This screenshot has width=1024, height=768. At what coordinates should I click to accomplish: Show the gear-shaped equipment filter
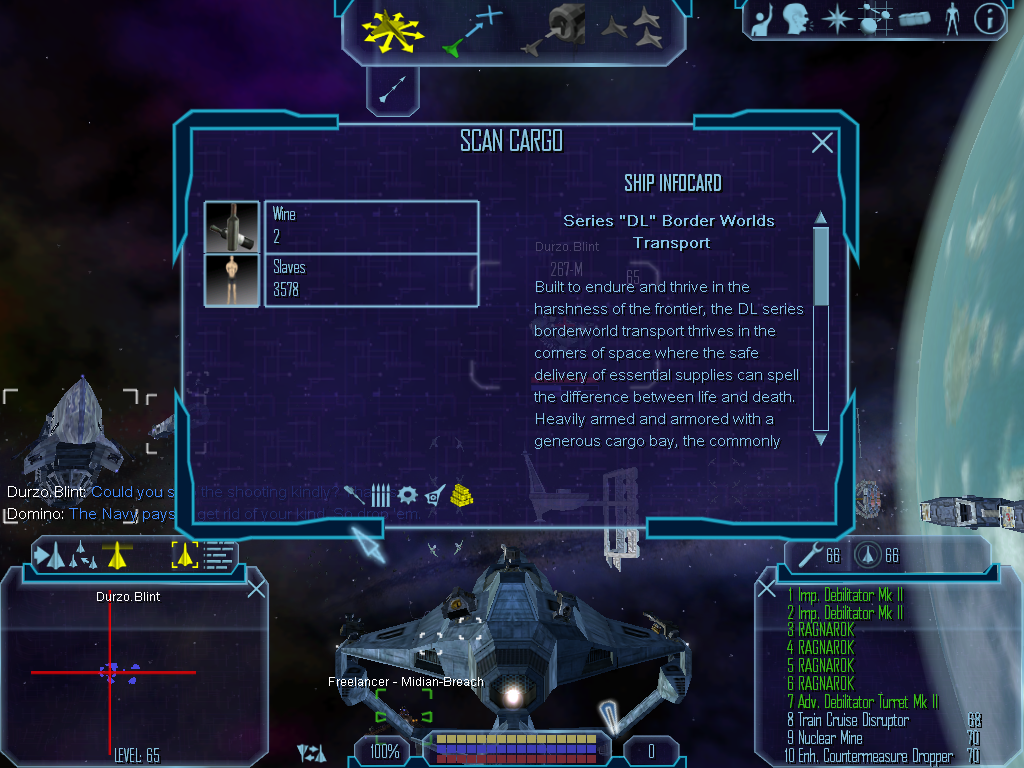407,494
